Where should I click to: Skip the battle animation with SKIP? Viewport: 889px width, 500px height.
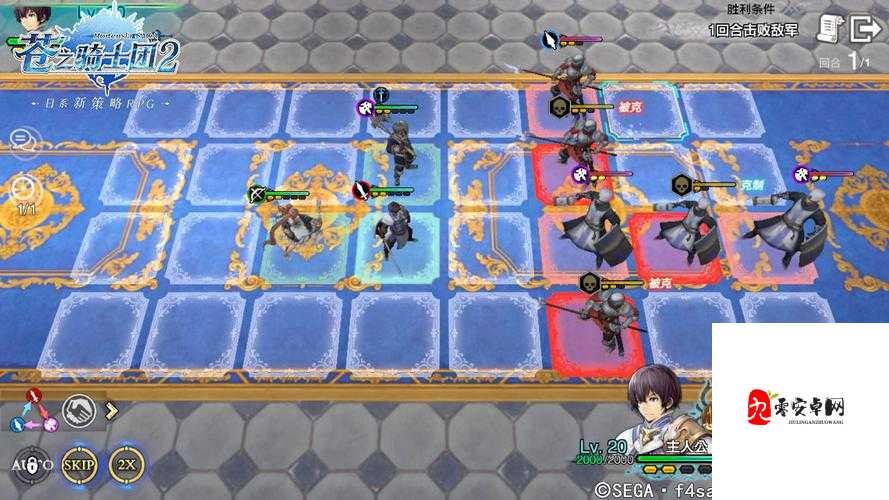click(79, 463)
